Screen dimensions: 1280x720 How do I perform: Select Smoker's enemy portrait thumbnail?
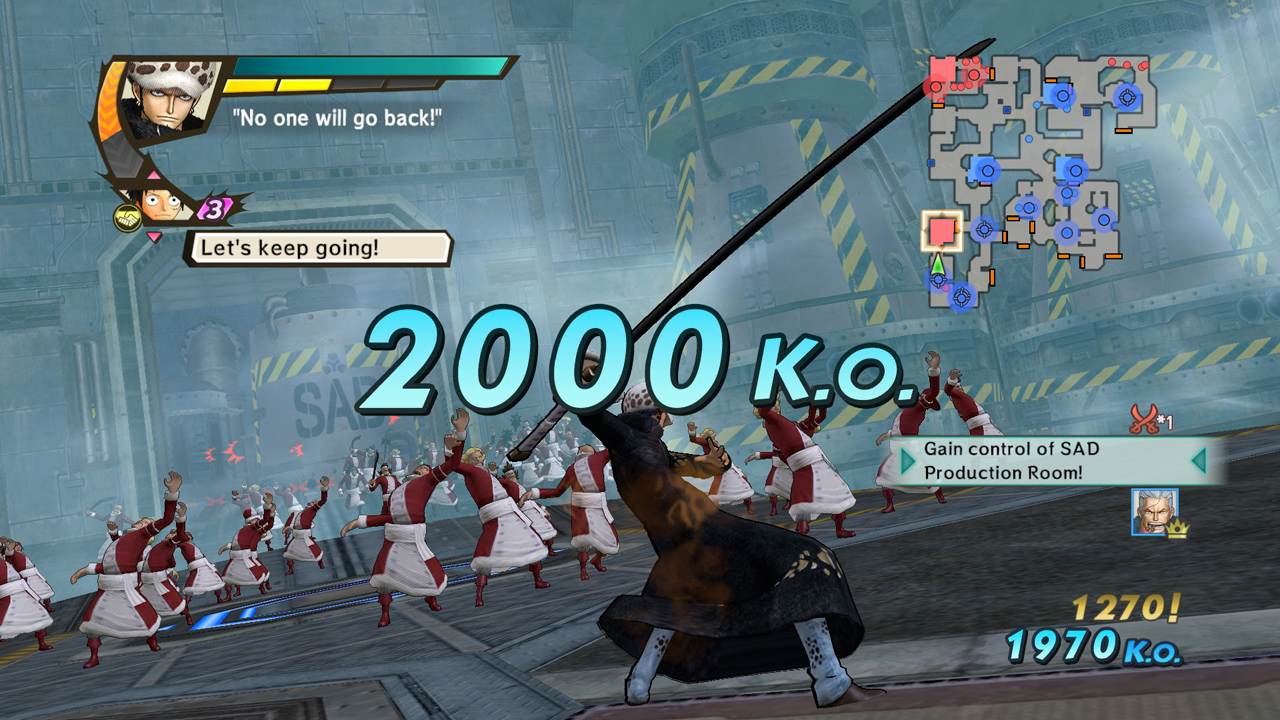tap(1155, 512)
